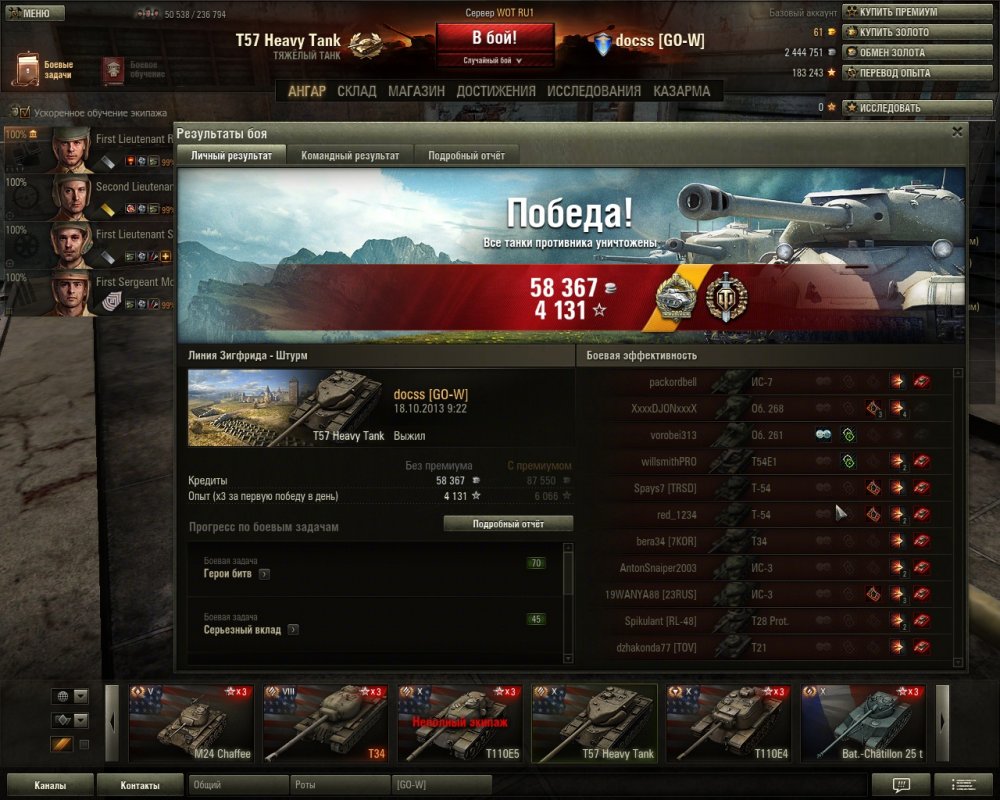
Task: Start battle with В бой! button
Action: coord(495,38)
